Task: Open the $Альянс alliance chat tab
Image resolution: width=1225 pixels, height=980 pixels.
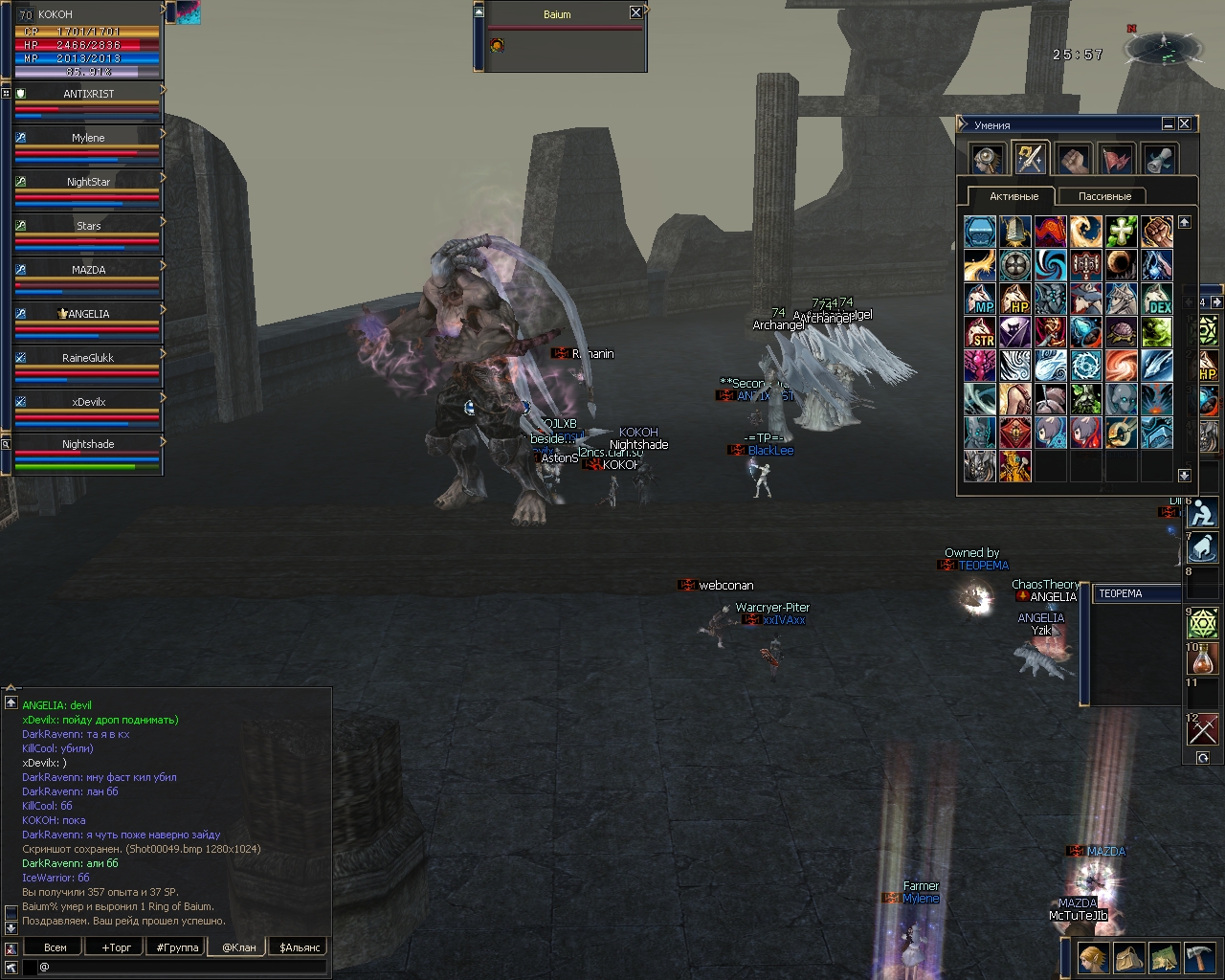Action: tap(301, 947)
